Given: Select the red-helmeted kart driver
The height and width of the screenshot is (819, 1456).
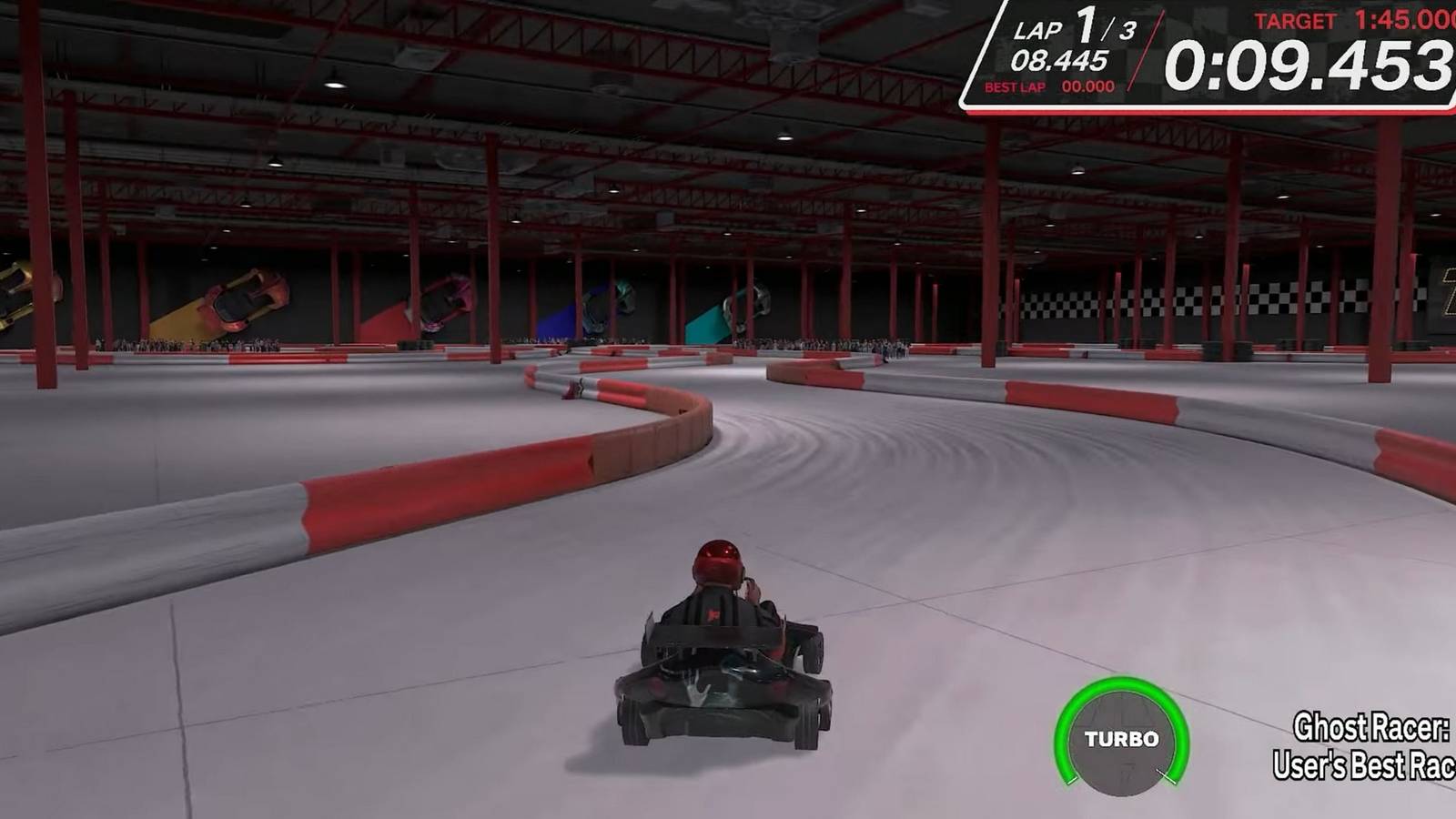Looking at the screenshot, I should click(x=719, y=591).
